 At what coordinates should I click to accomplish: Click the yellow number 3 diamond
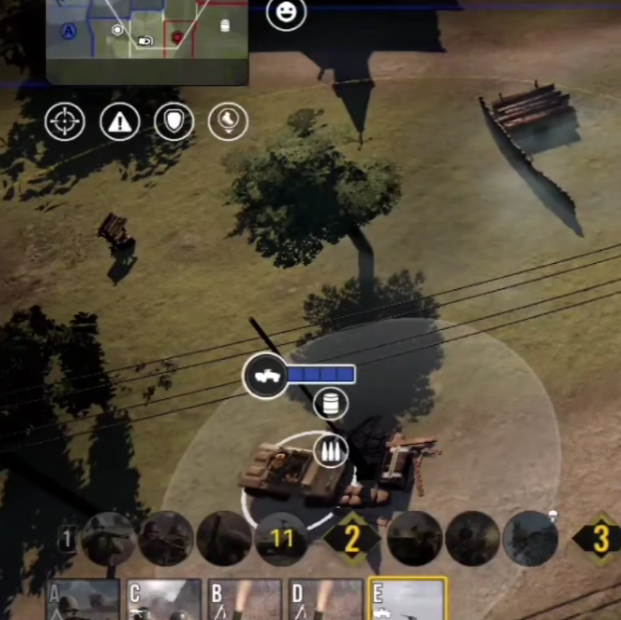pyautogui.click(x=600, y=539)
